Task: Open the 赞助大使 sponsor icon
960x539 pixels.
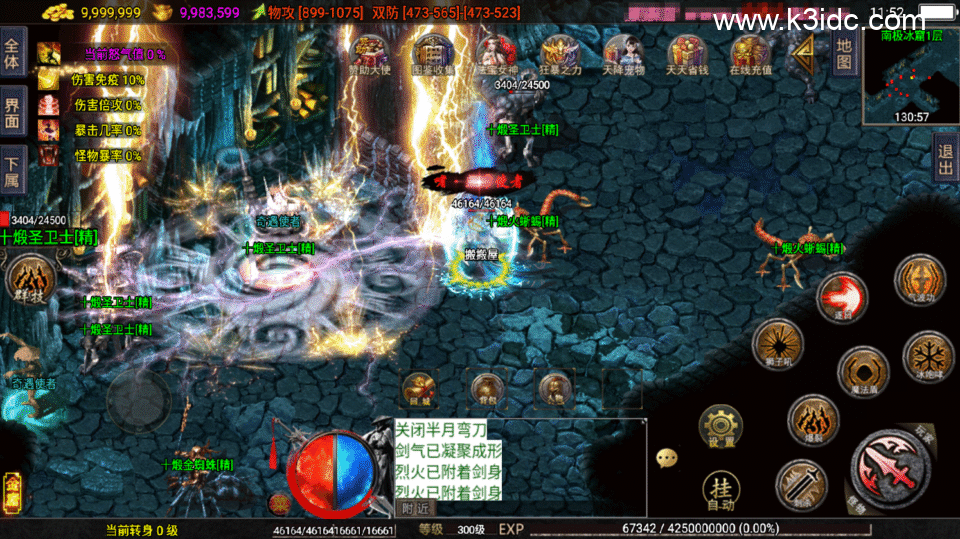Action: coord(372,54)
